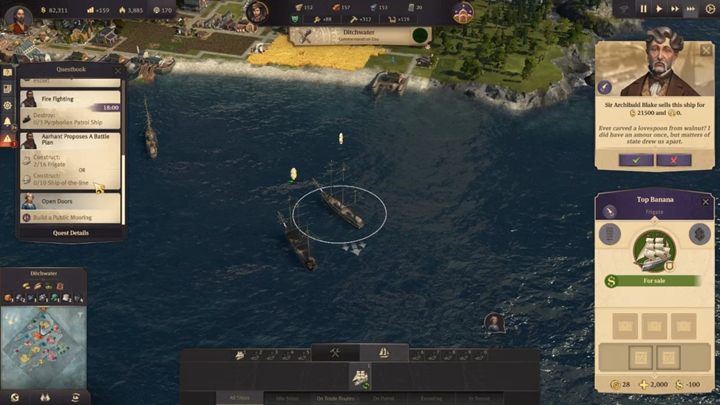Viewport: 720px width, 405px height.
Task: Switch to the ships tab in bottom bar
Action: coord(384,352)
